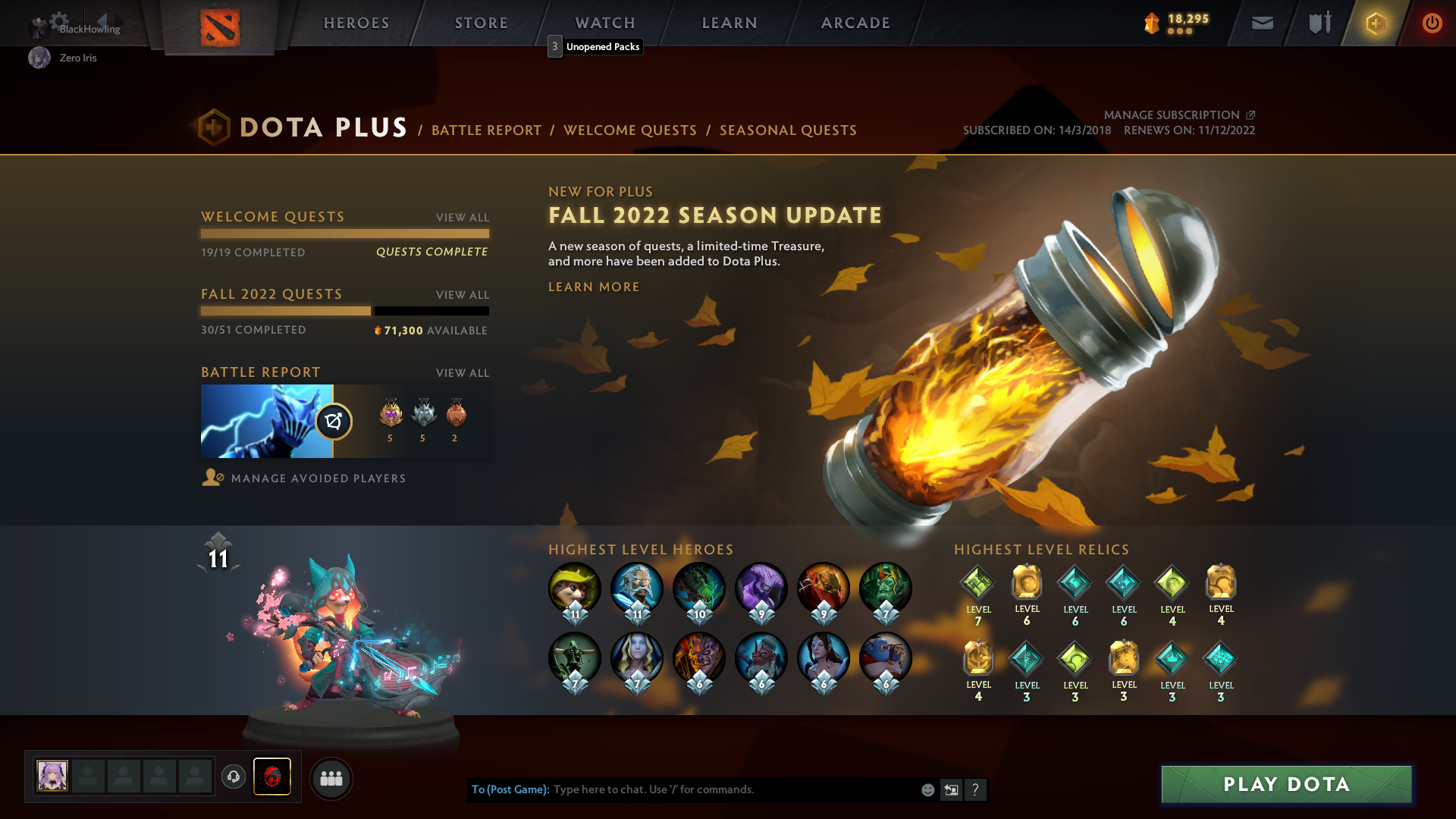Open the teammates list icon near party slots

coord(331,777)
